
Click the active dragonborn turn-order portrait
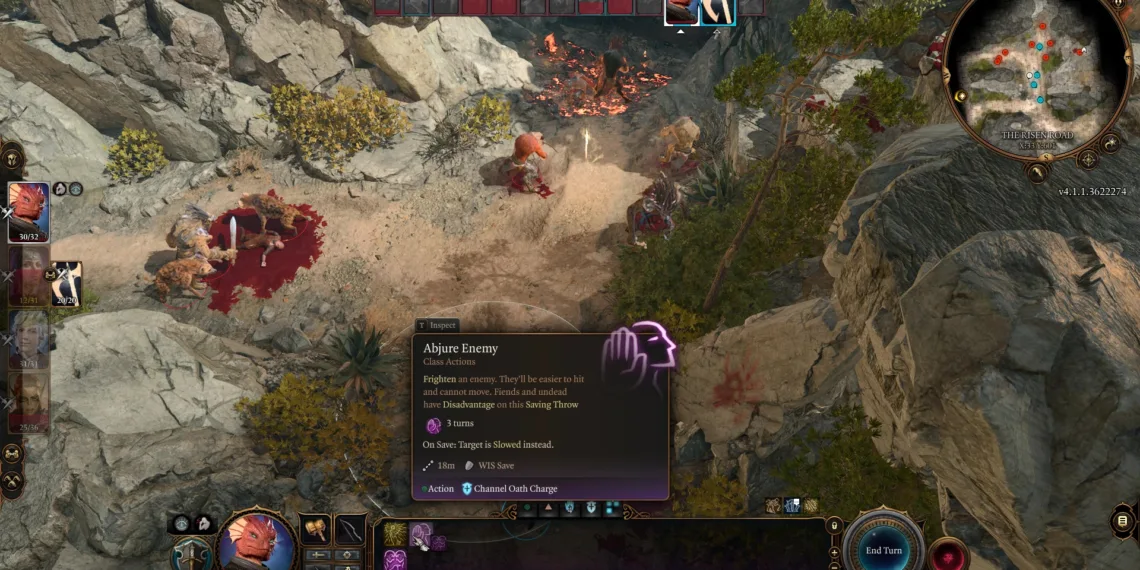[x=681, y=11]
